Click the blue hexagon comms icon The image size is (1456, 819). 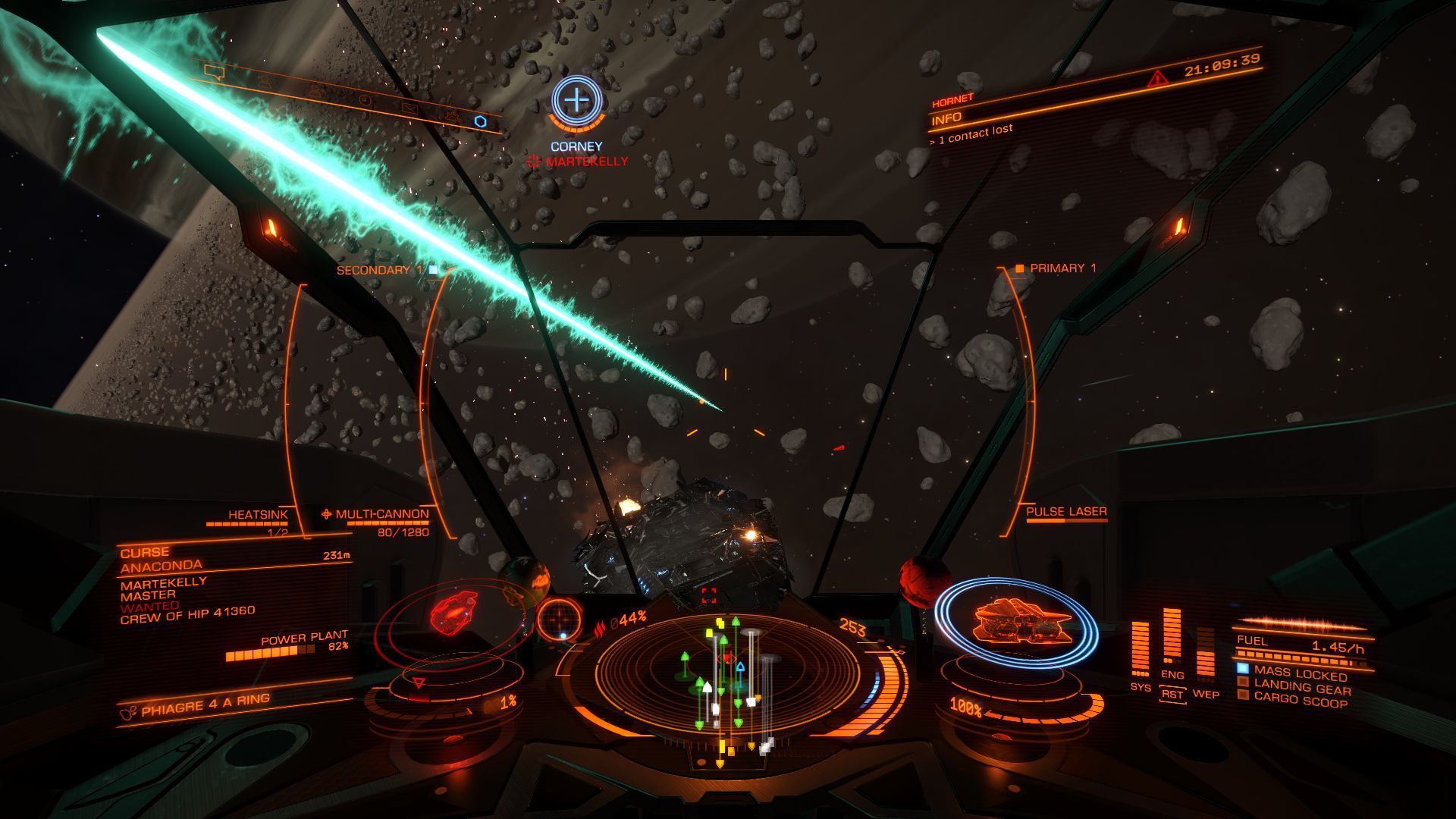click(480, 121)
